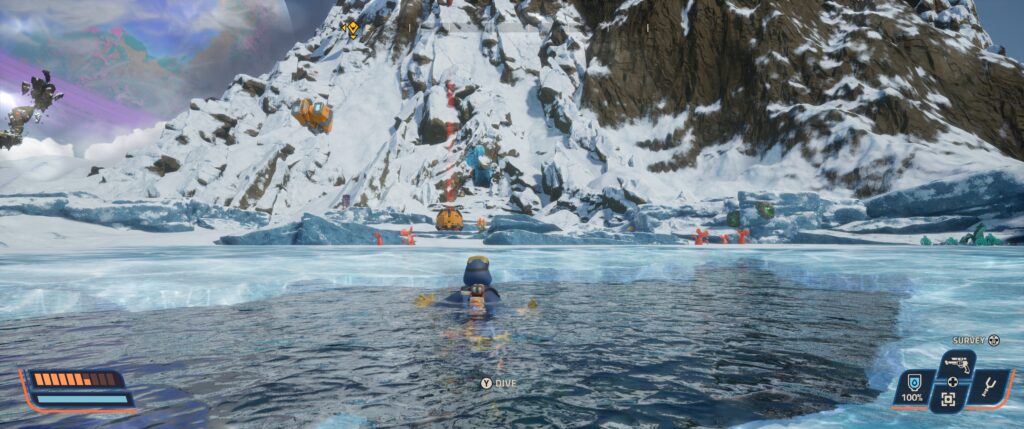Select the water tank 100% slot
This screenshot has height=429, width=1024.
pos(912,385)
